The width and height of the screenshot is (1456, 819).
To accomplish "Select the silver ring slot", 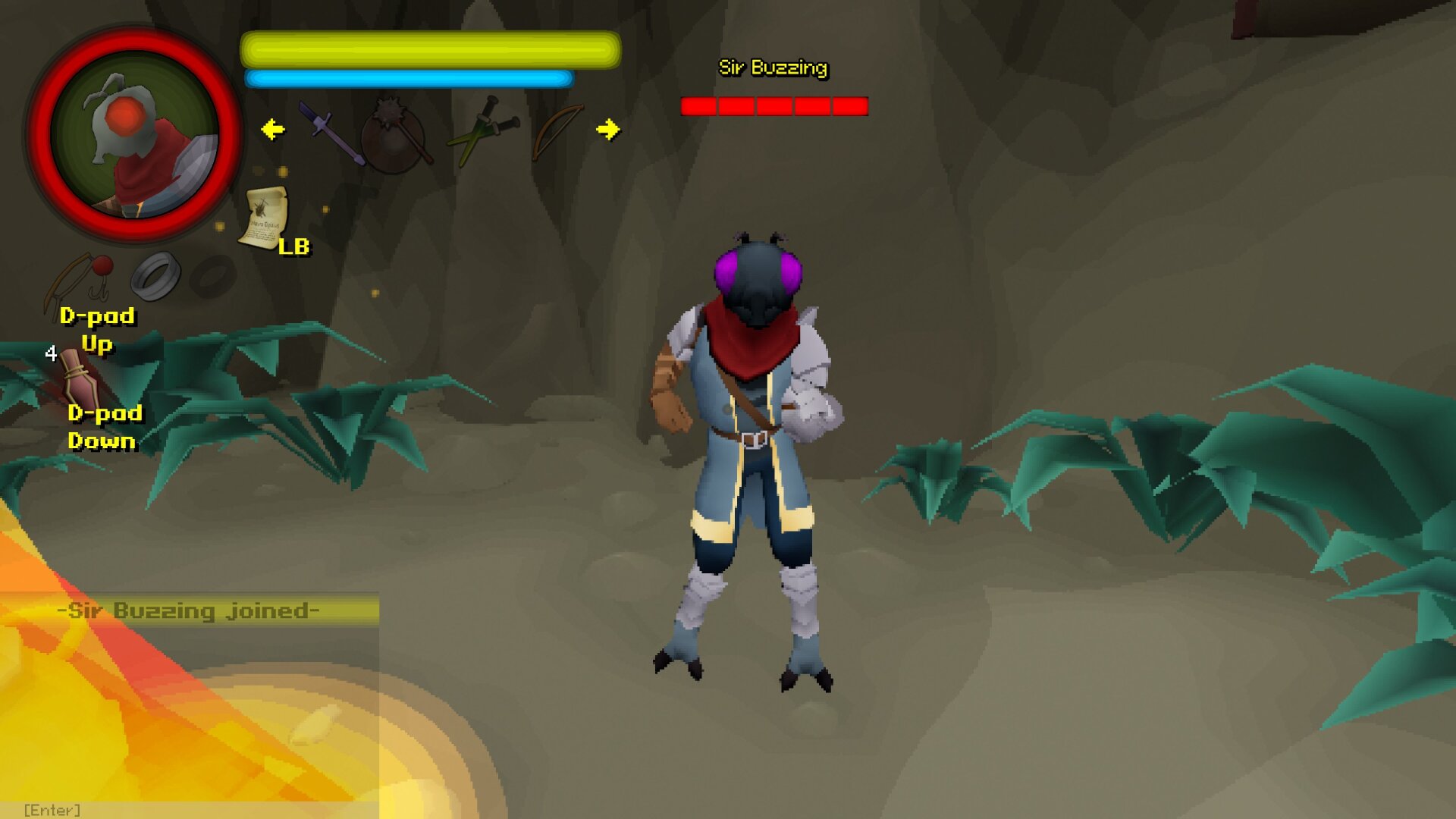I will pyautogui.click(x=155, y=275).
